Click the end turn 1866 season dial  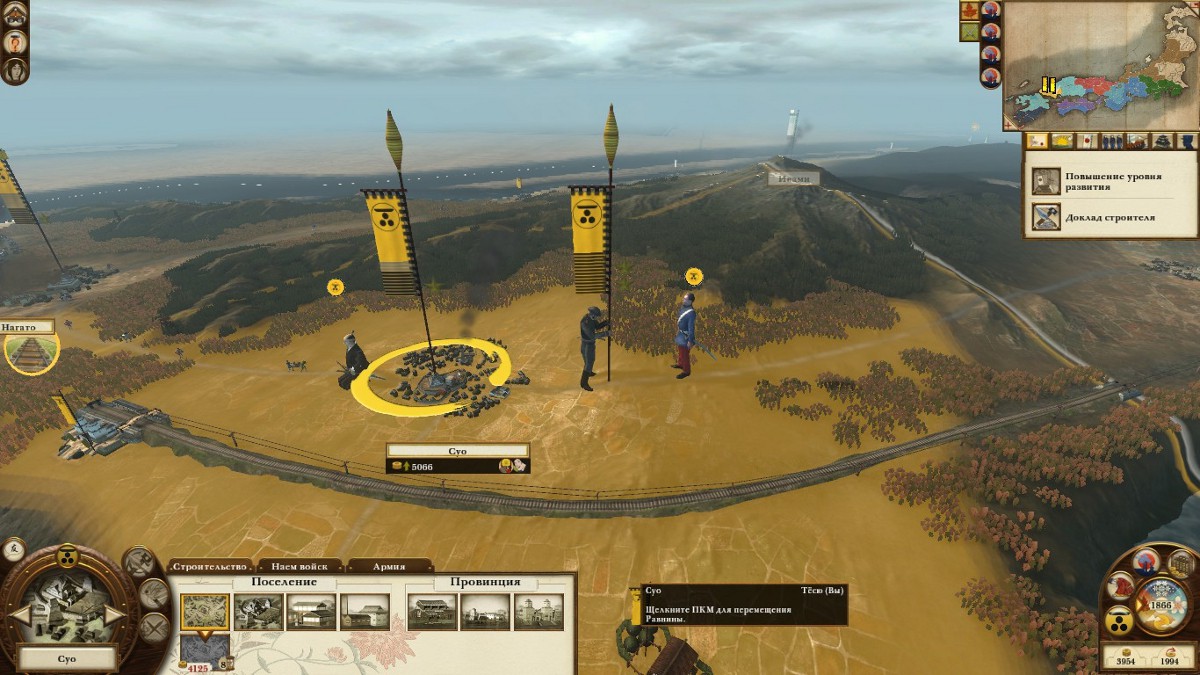1162,604
